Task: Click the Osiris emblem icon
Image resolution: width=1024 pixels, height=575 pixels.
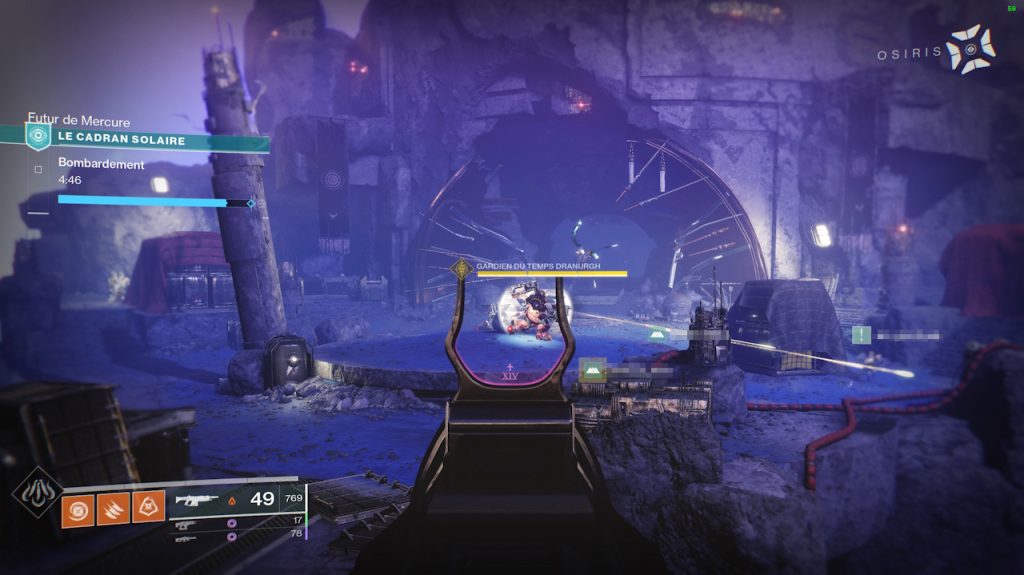Action: coord(970,49)
